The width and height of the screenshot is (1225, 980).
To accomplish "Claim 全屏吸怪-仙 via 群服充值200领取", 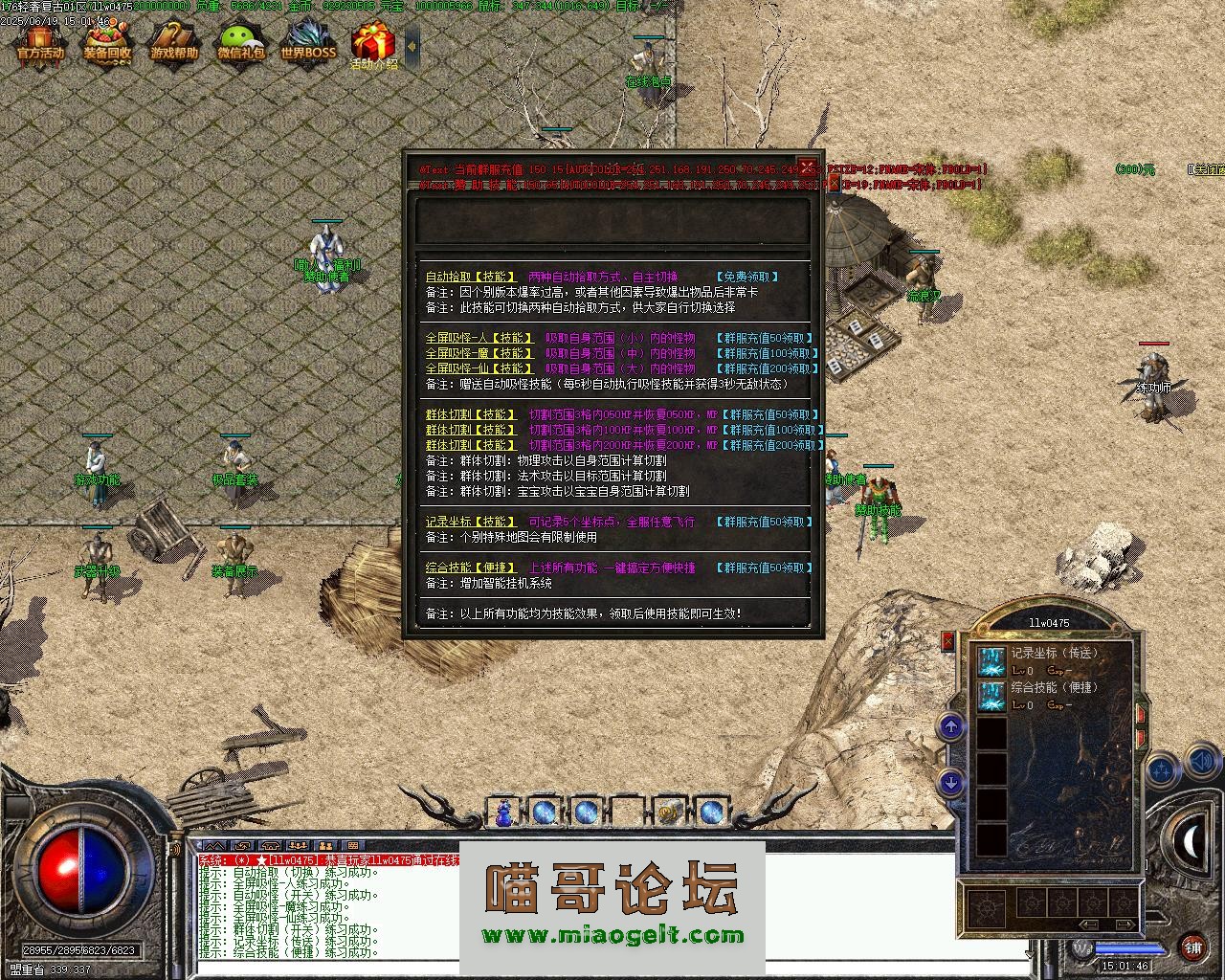I will (766, 368).
